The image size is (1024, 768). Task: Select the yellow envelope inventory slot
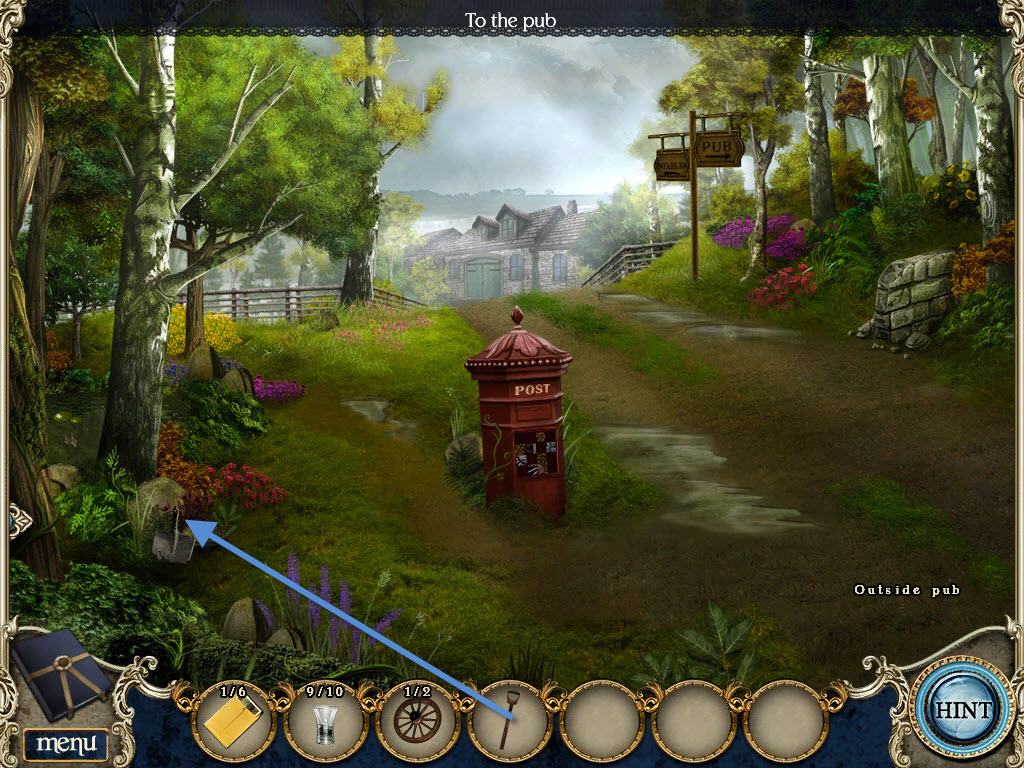point(232,721)
